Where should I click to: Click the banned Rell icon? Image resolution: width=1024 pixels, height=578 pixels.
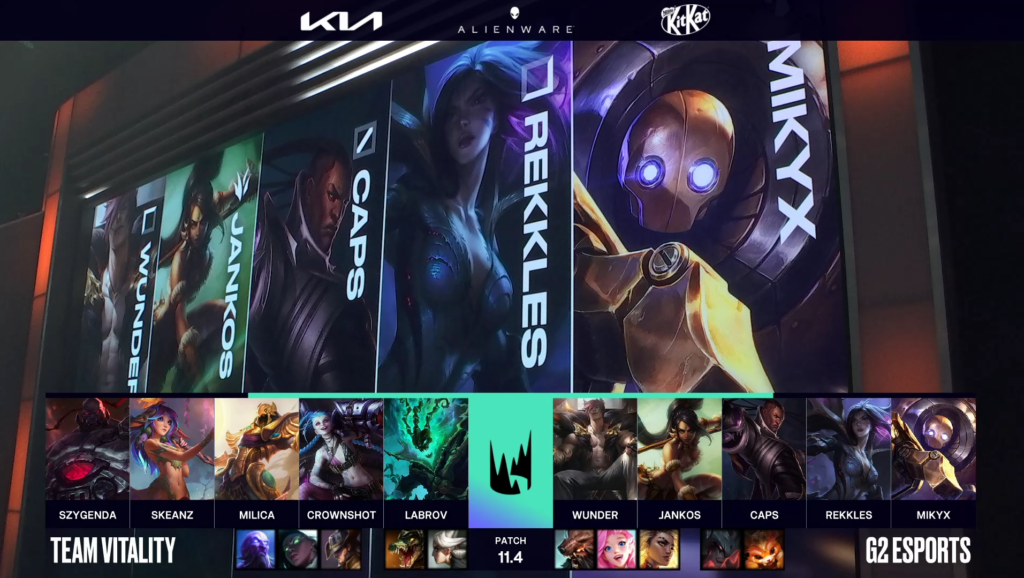point(659,549)
